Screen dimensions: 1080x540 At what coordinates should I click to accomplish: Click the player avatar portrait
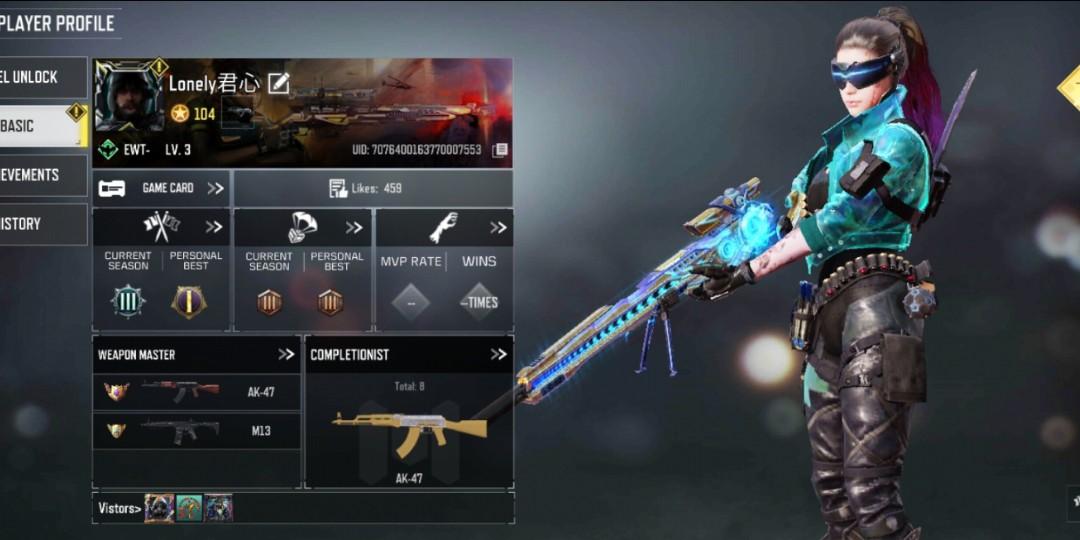(129, 97)
